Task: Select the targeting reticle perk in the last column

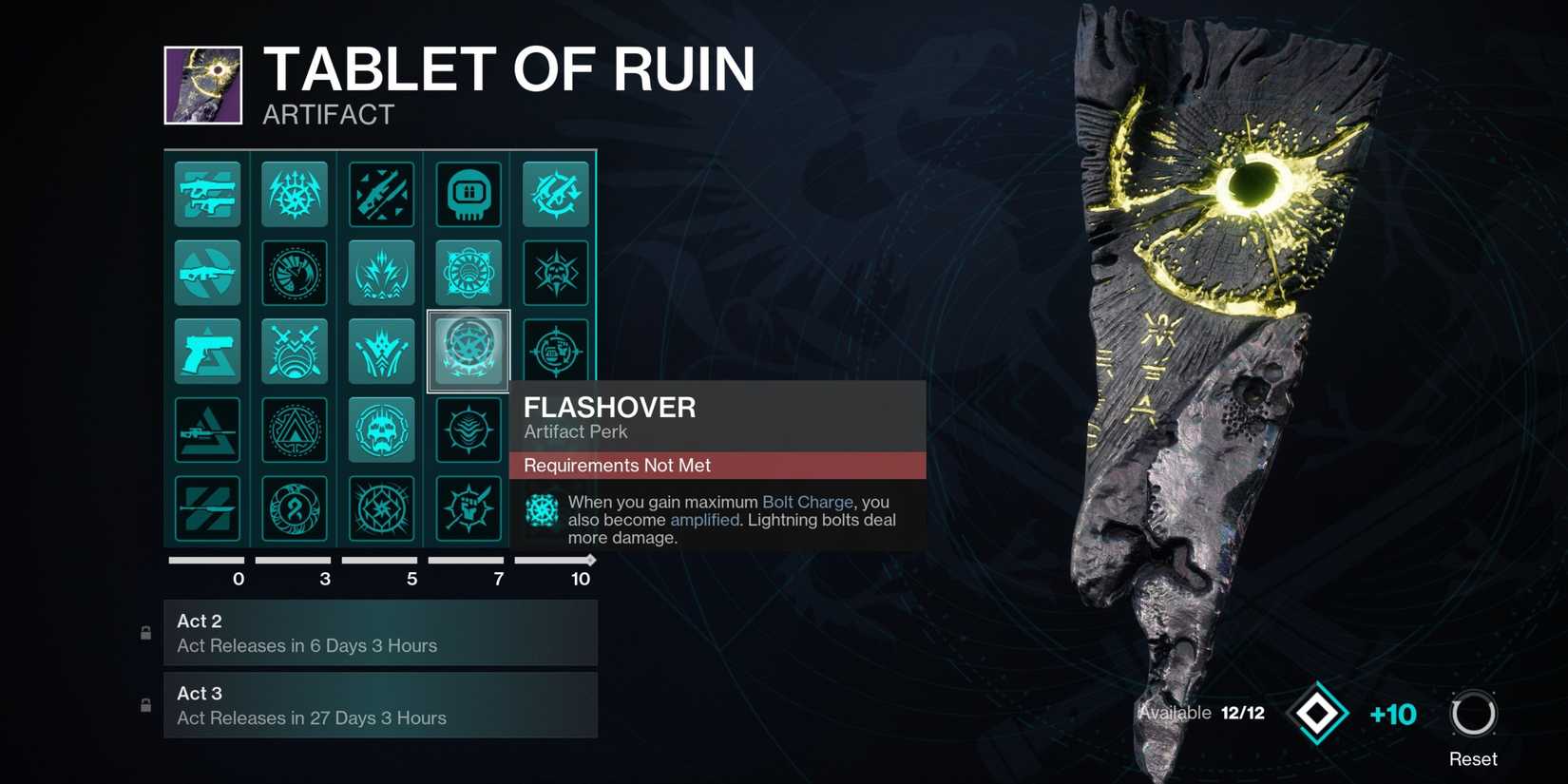Action: 555,350
